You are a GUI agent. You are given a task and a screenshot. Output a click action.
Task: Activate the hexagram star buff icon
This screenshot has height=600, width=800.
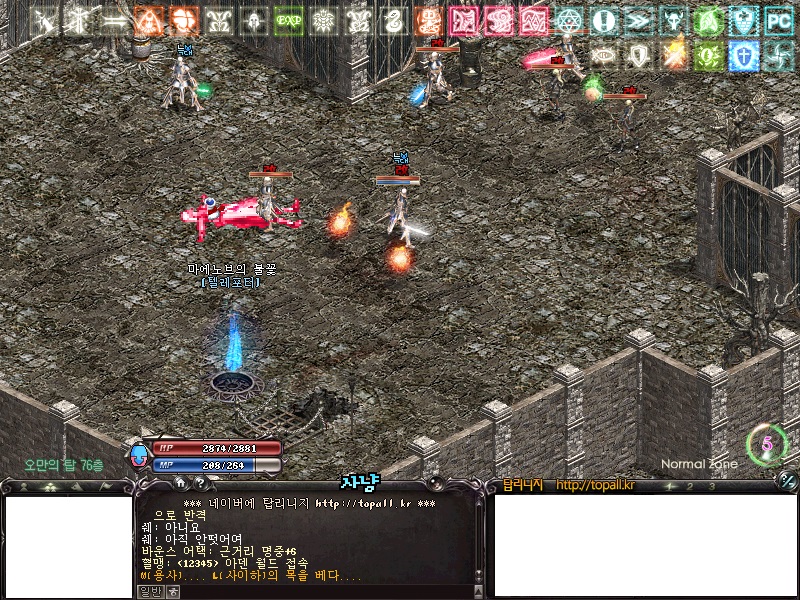coord(569,20)
